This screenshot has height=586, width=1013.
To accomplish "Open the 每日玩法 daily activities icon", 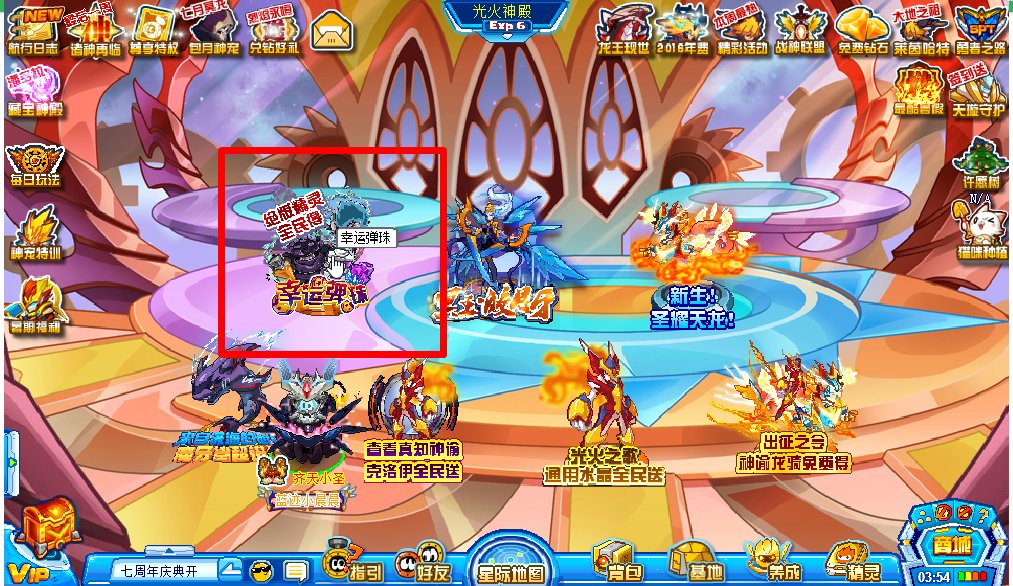I will [x=34, y=165].
